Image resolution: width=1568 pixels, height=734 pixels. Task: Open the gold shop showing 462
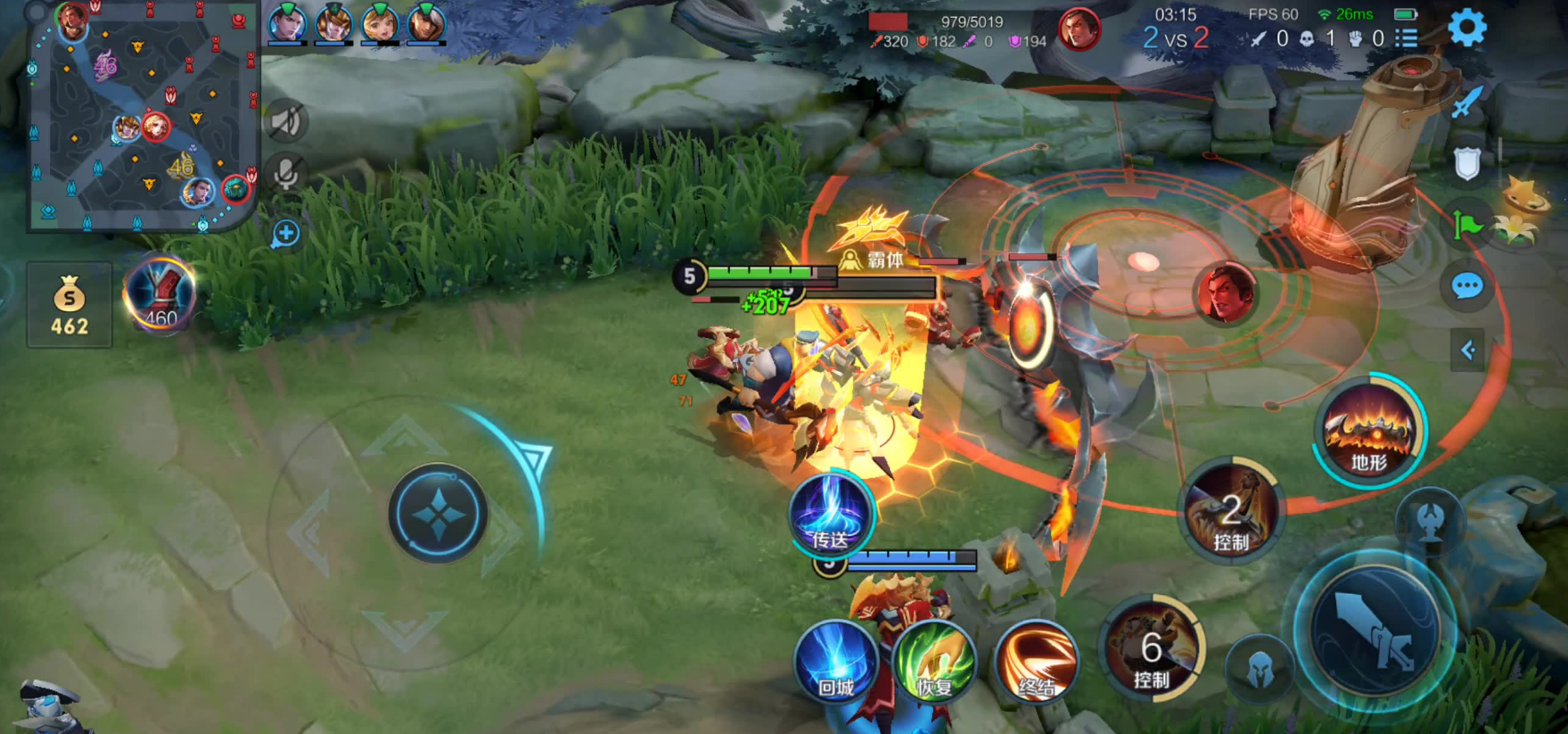click(70, 305)
